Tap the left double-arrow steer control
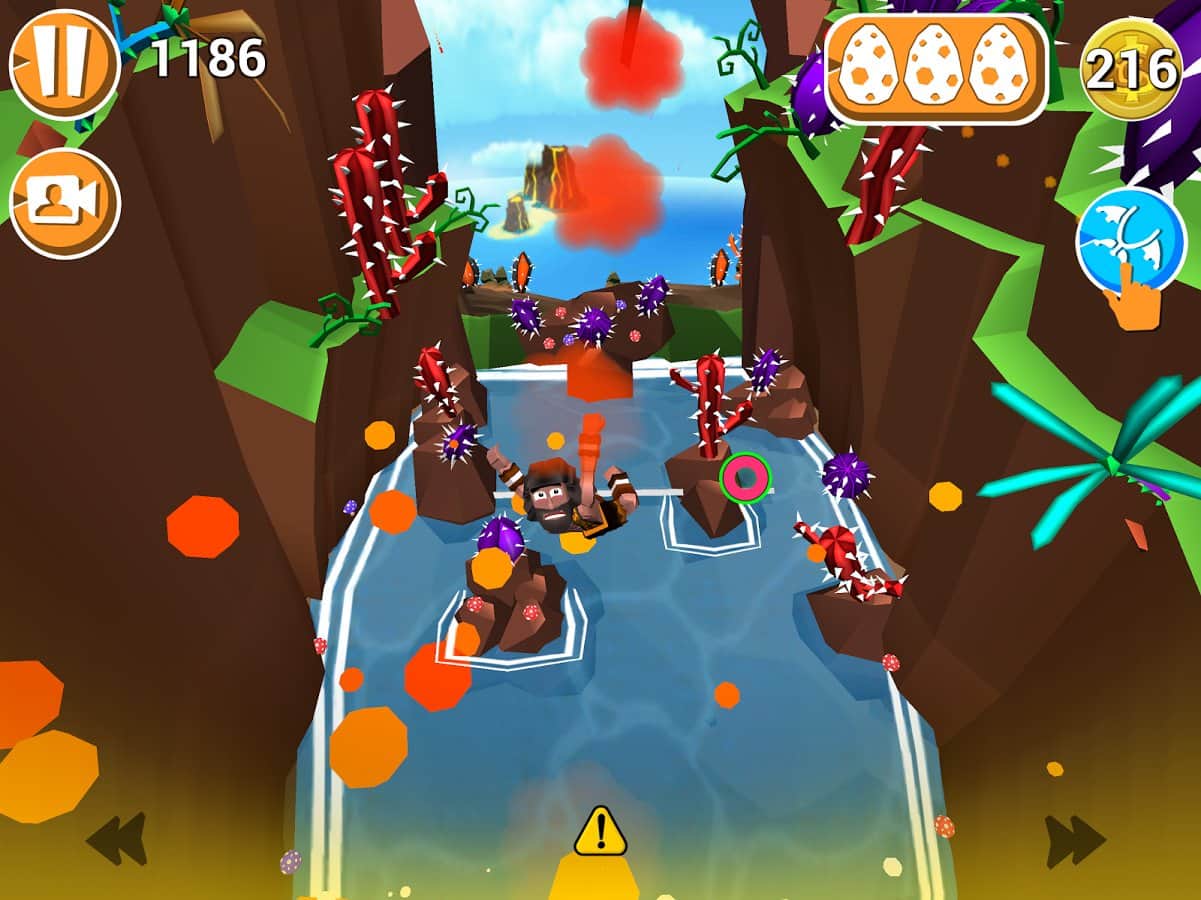The width and height of the screenshot is (1201, 900). (118, 838)
